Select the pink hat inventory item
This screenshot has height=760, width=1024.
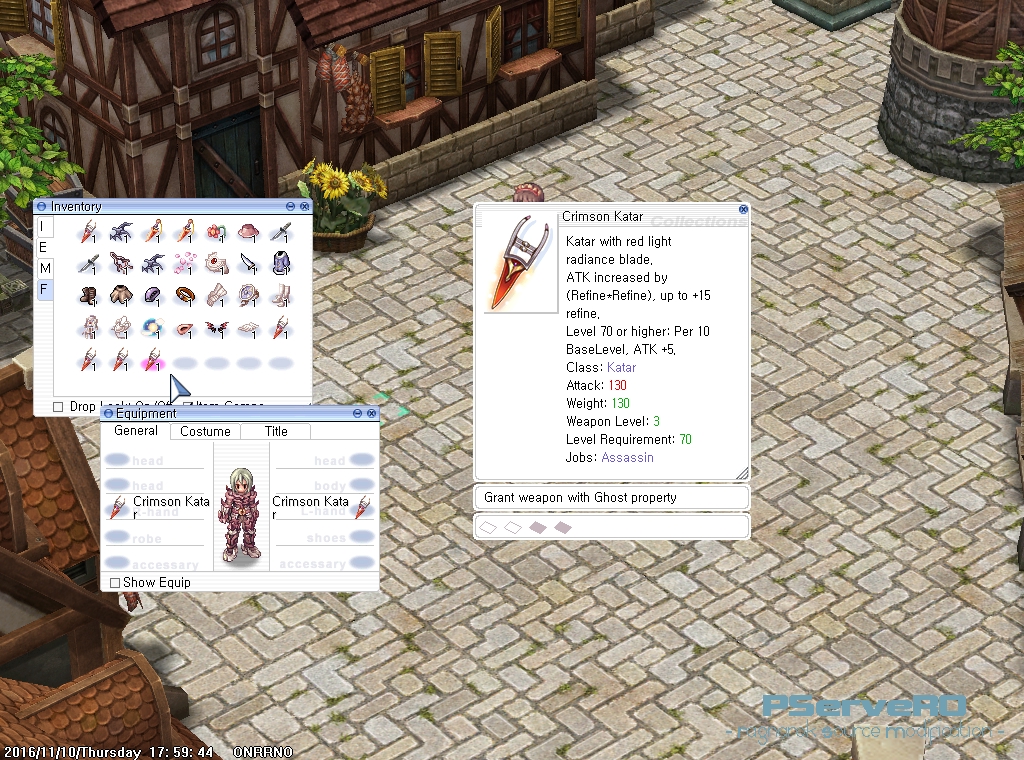click(248, 231)
